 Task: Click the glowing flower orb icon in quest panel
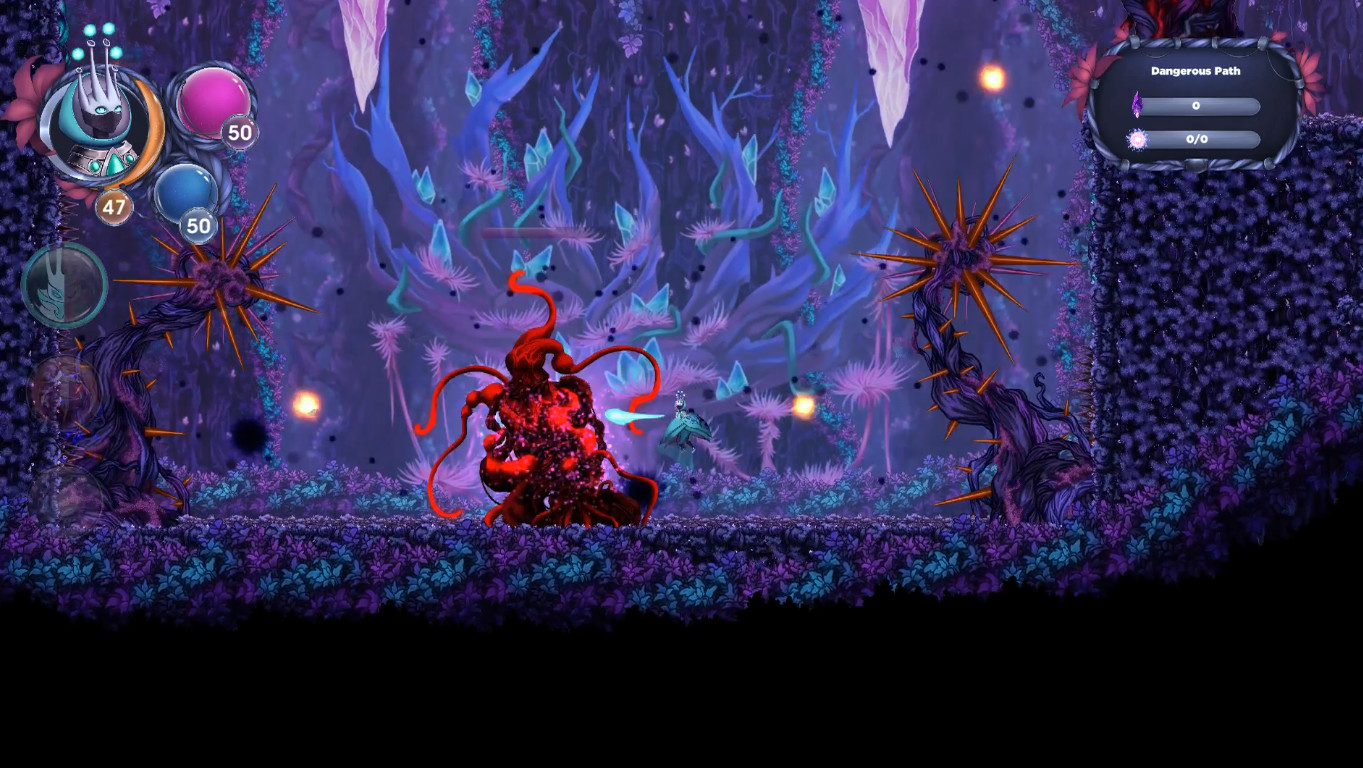(1137, 139)
